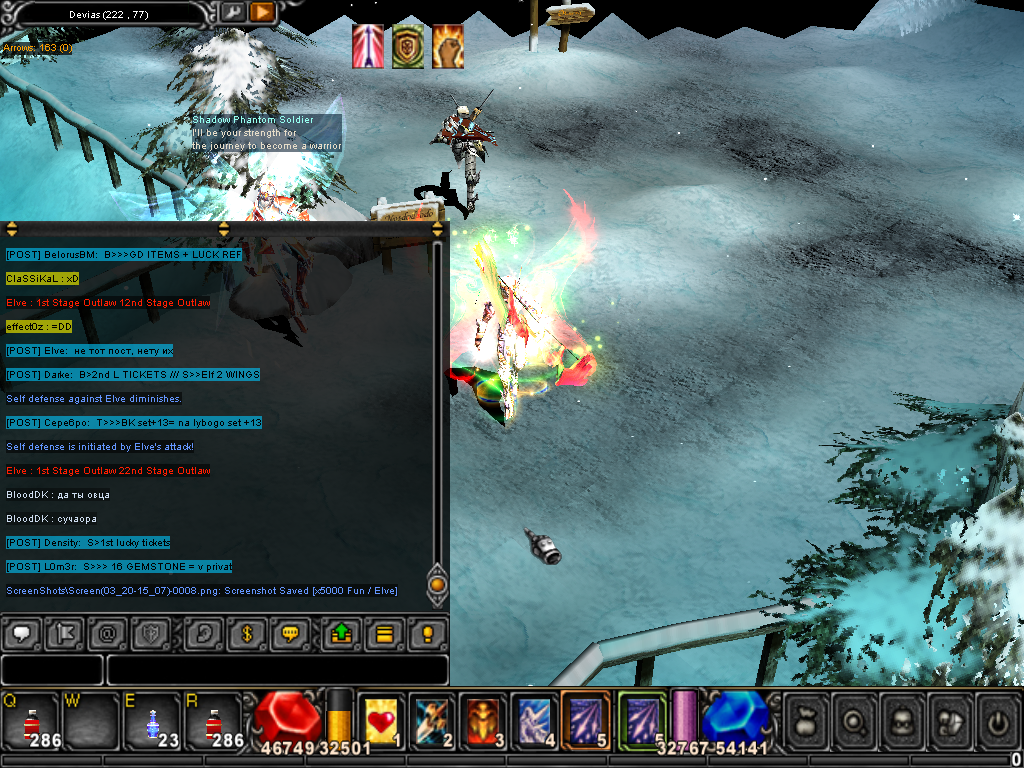
Task: Type in the wide chat message field
Action: click(x=276, y=670)
